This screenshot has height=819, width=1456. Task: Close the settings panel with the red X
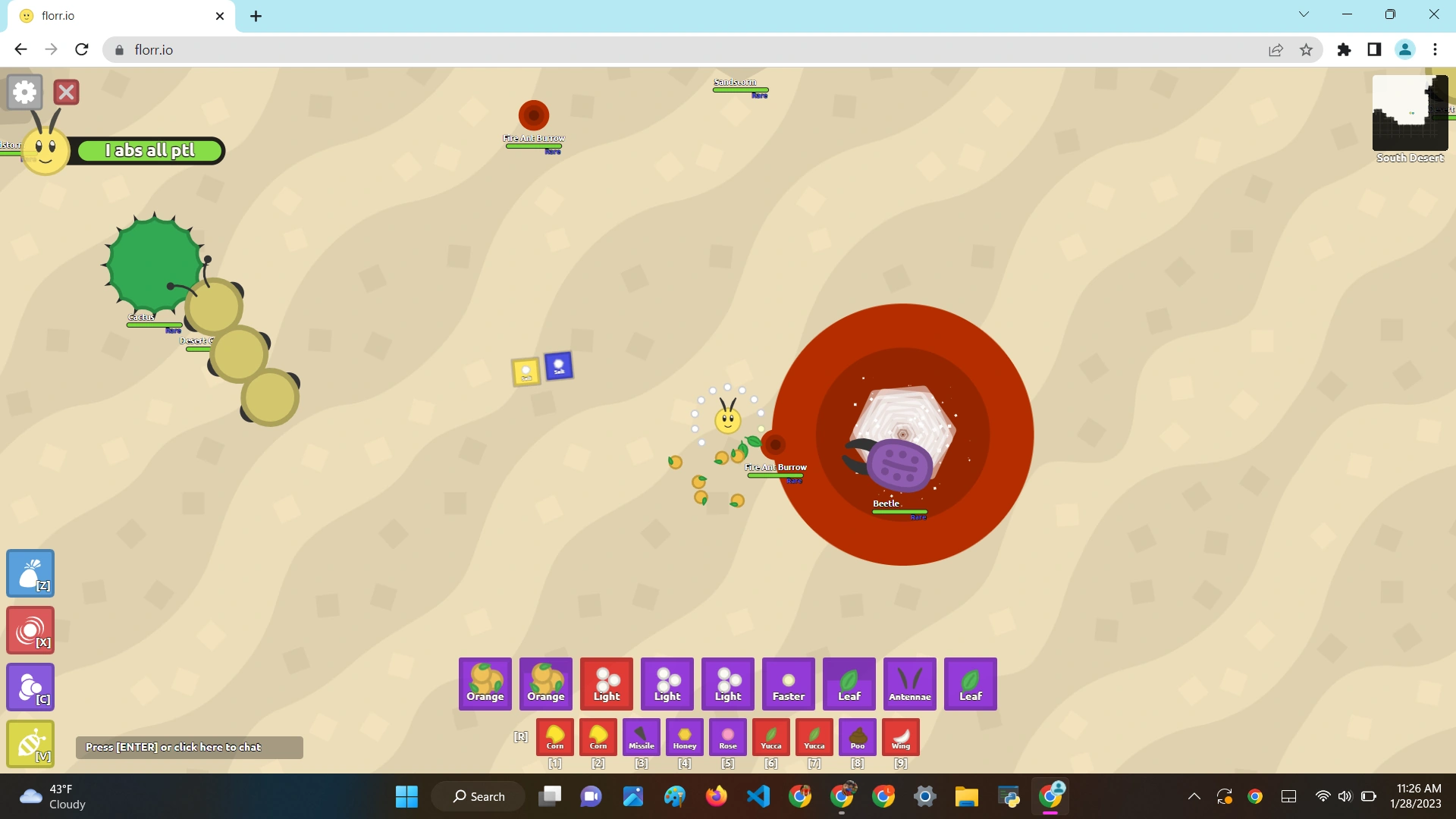click(x=66, y=92)
